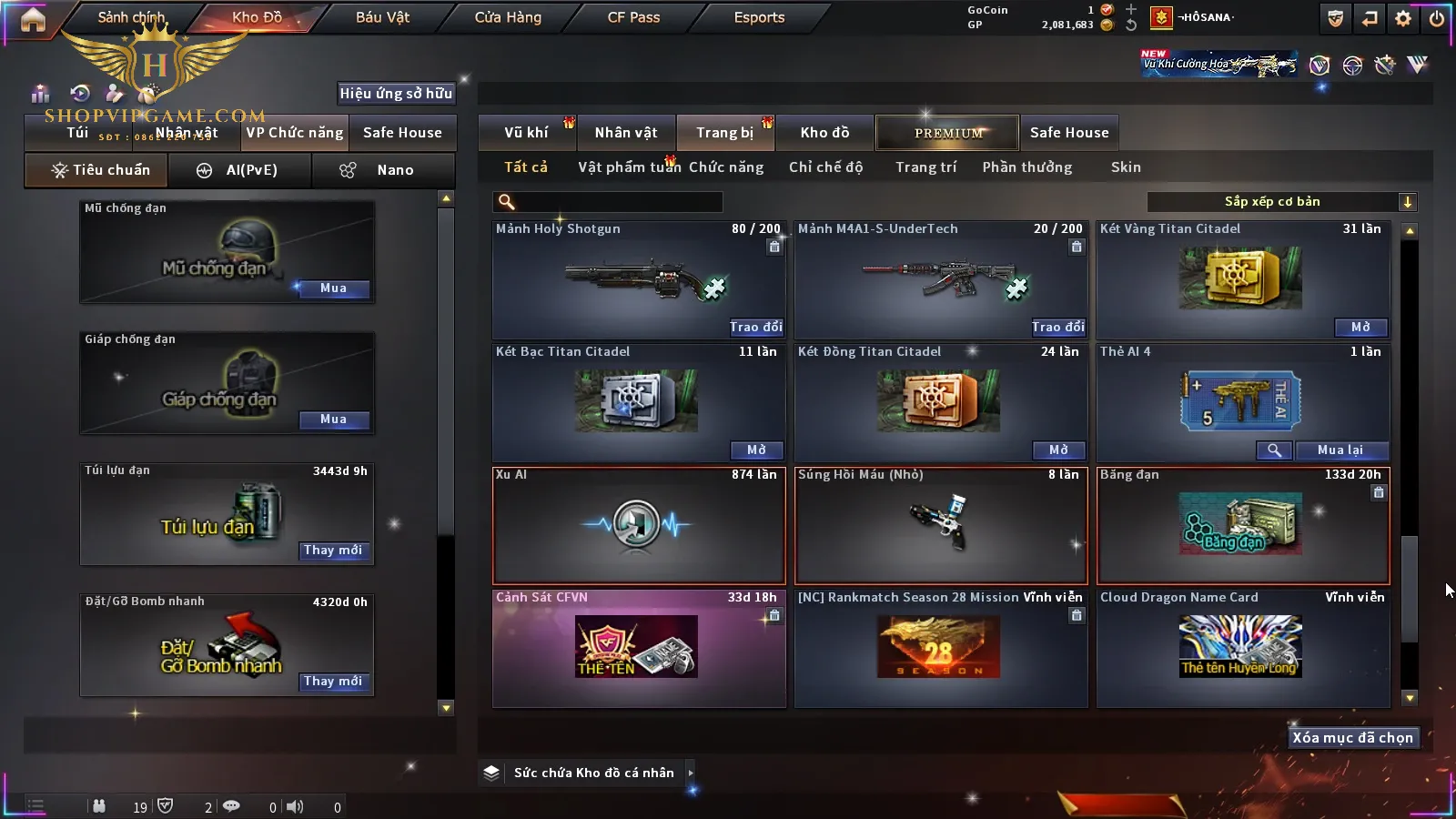Return home with the house icon

point(33,20)
